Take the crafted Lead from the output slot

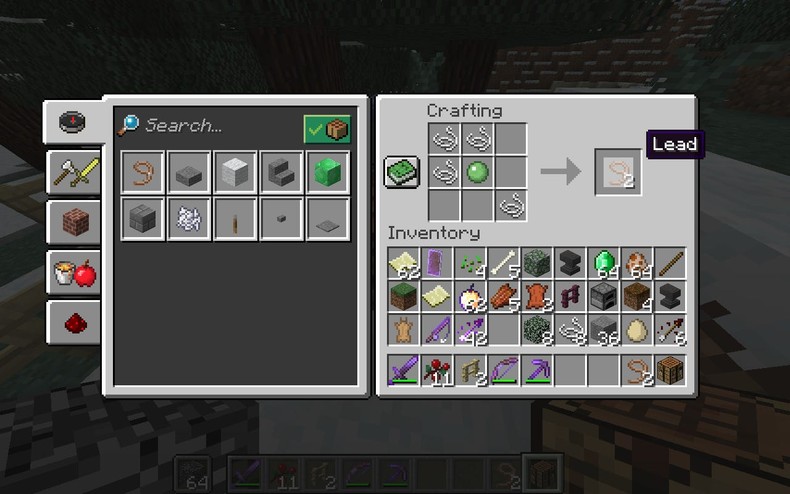(x=618, y=172)
